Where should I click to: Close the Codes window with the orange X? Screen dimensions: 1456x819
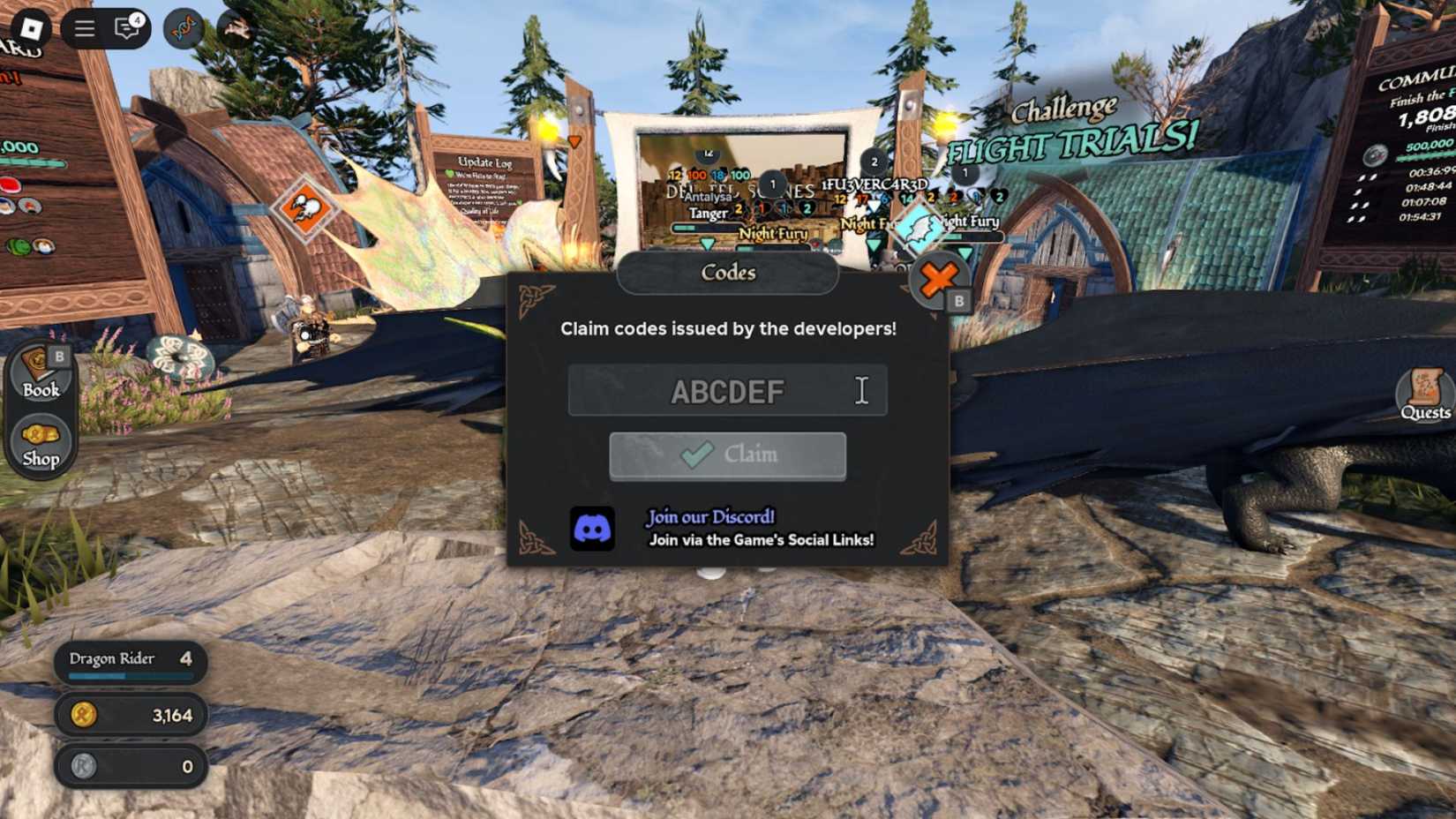[938, 280]
